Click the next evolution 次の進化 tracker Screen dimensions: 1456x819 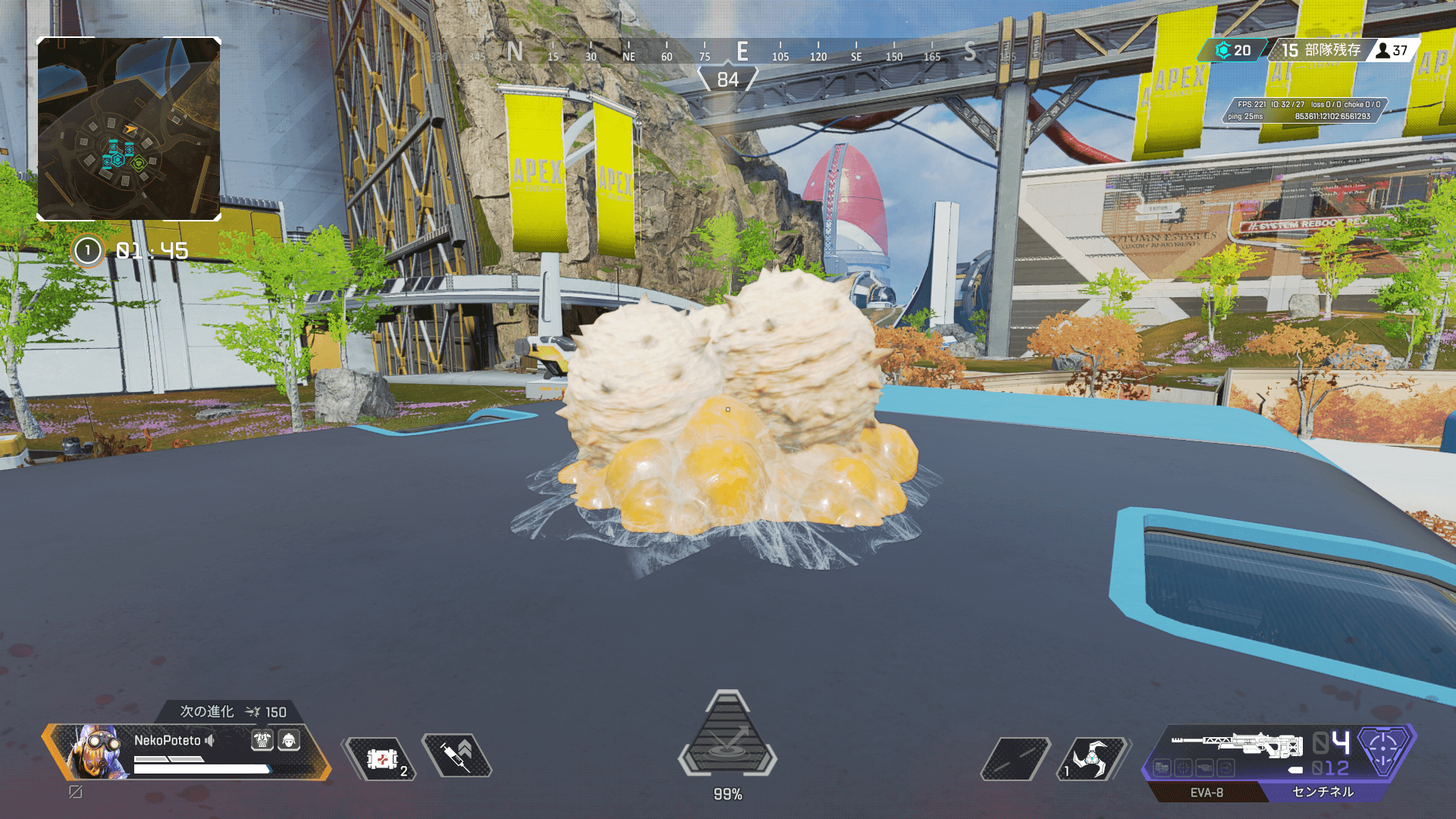coord(232,711)
